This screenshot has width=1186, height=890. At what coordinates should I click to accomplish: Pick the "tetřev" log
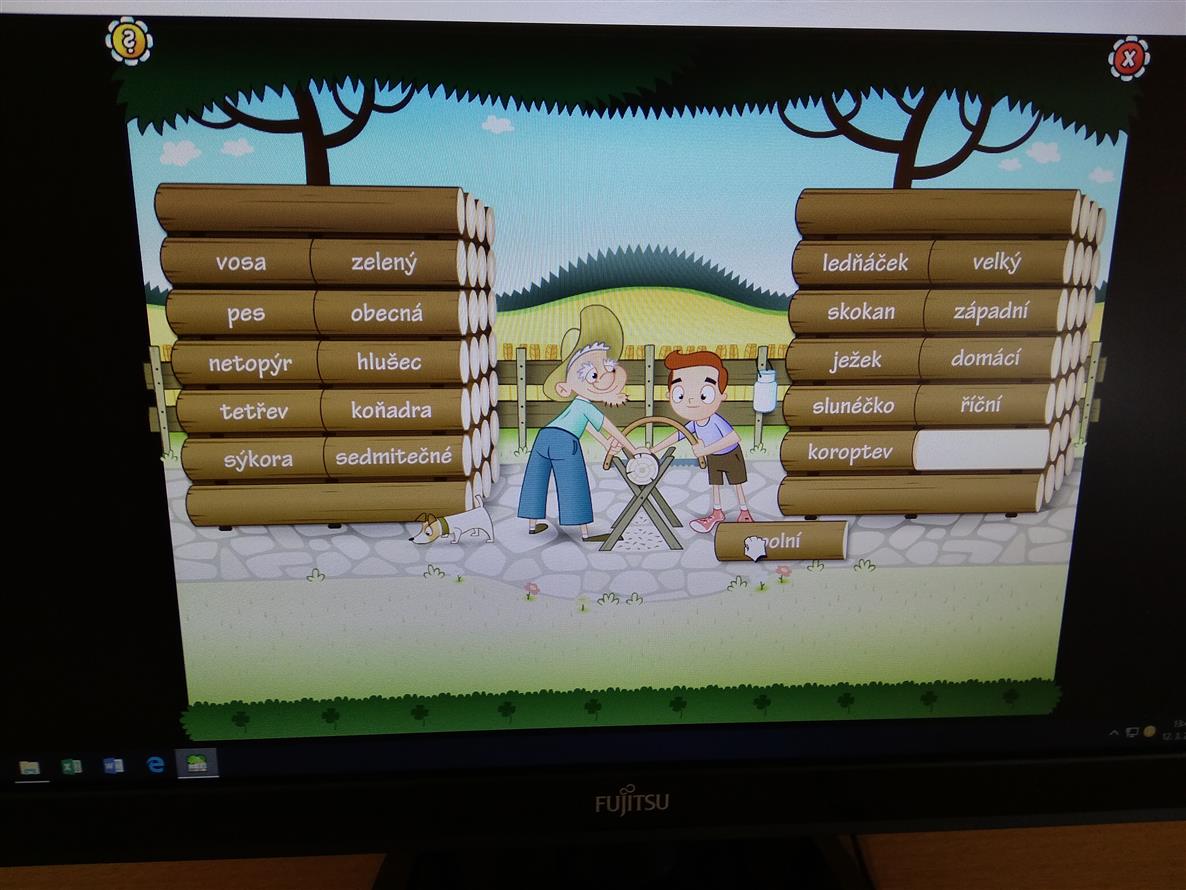[x=254, y=411]
